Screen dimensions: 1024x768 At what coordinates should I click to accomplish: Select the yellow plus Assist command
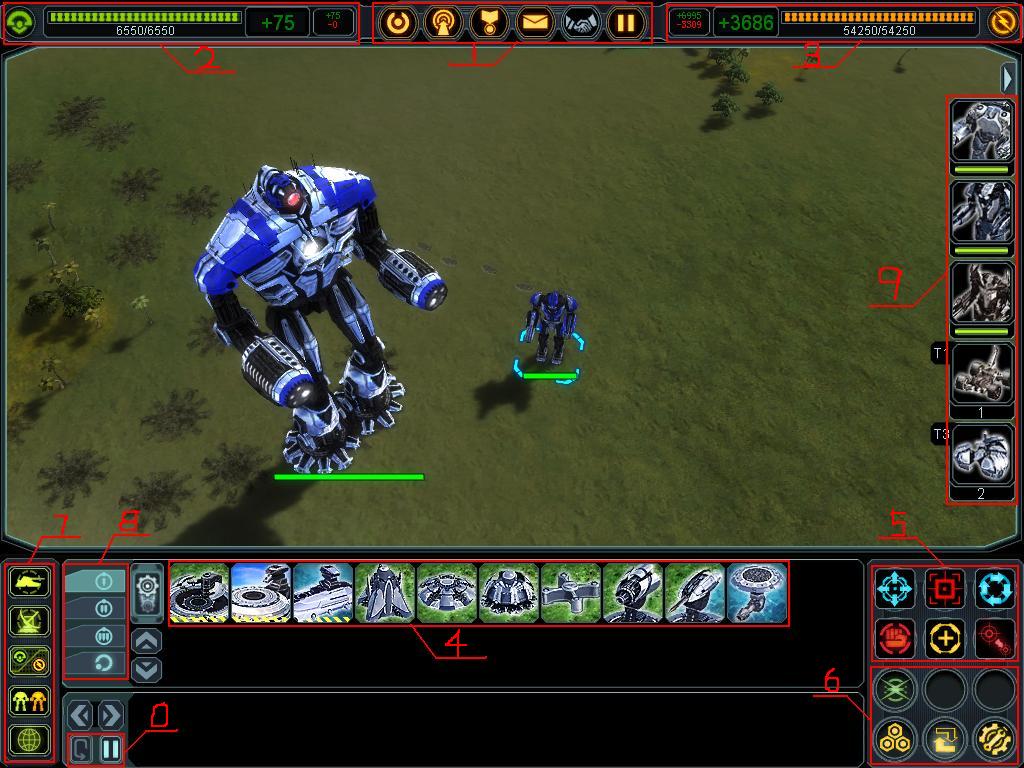(x=944, y=638)
